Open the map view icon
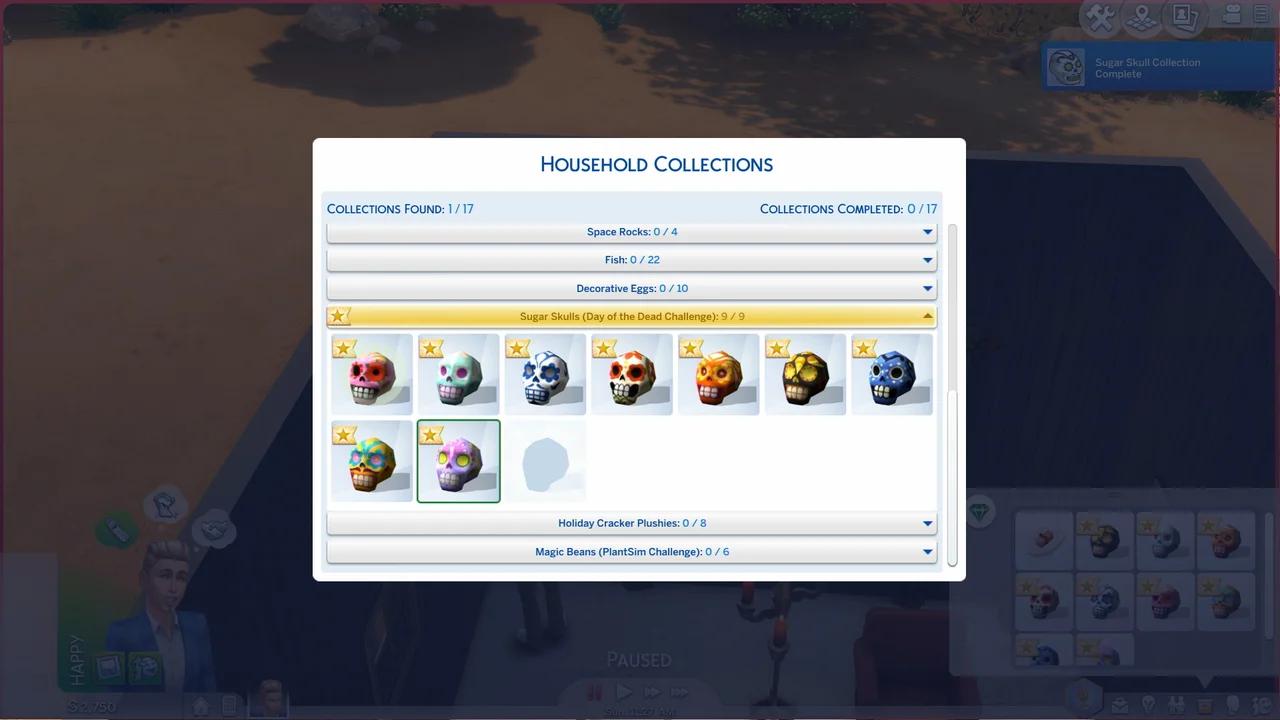Screen dimensions: 1280x720 point(1142,18)
